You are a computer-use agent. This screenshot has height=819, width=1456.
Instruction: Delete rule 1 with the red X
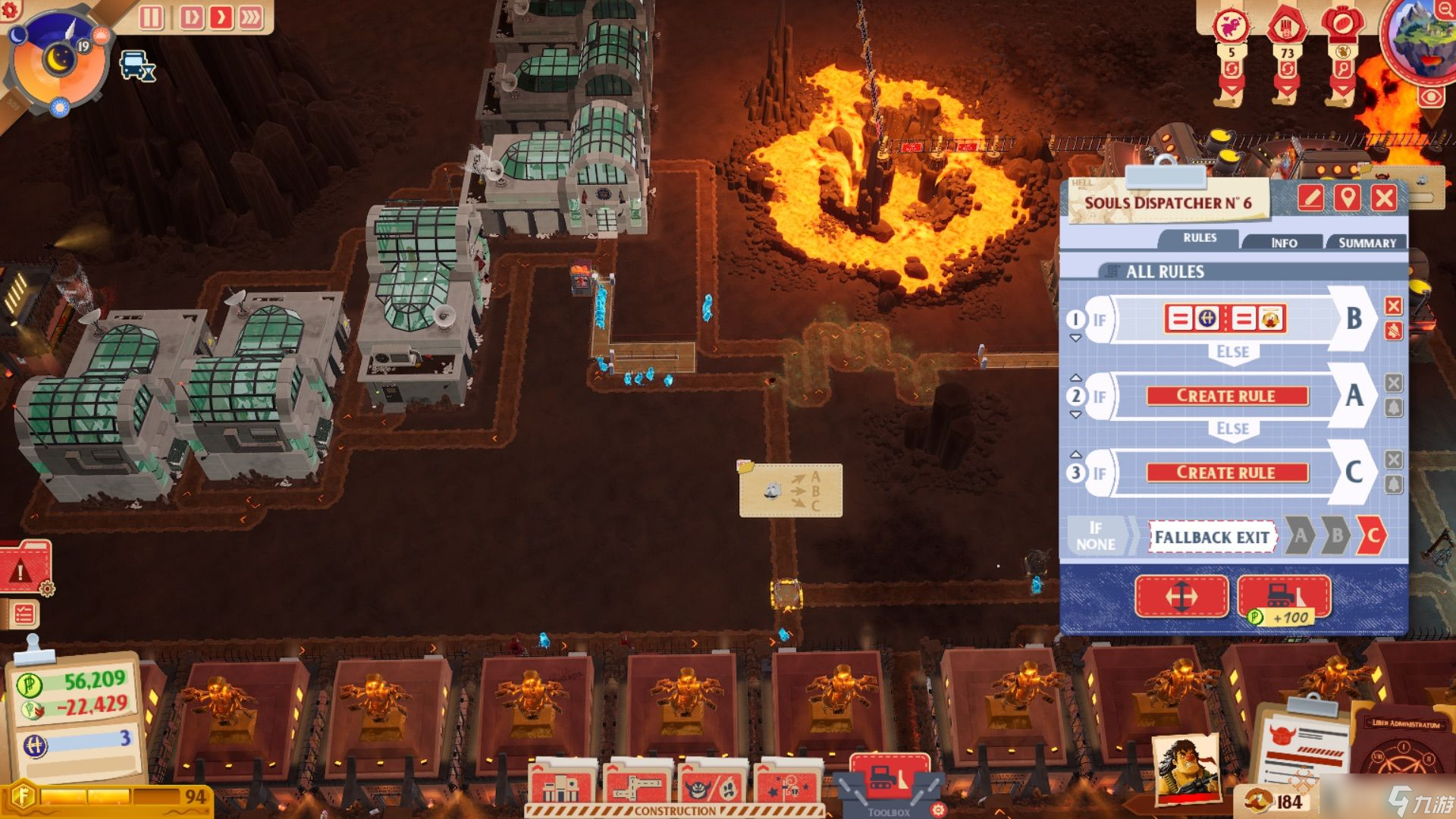tap(1394, 306)
